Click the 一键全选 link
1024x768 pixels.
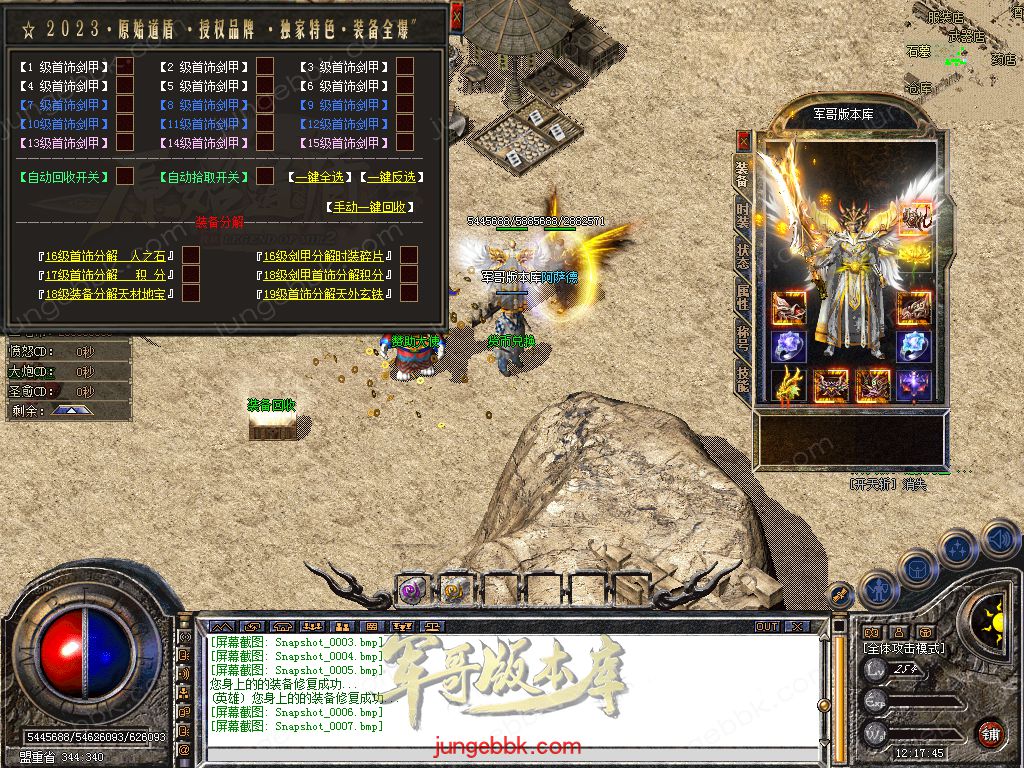click(x=319, y=177)
